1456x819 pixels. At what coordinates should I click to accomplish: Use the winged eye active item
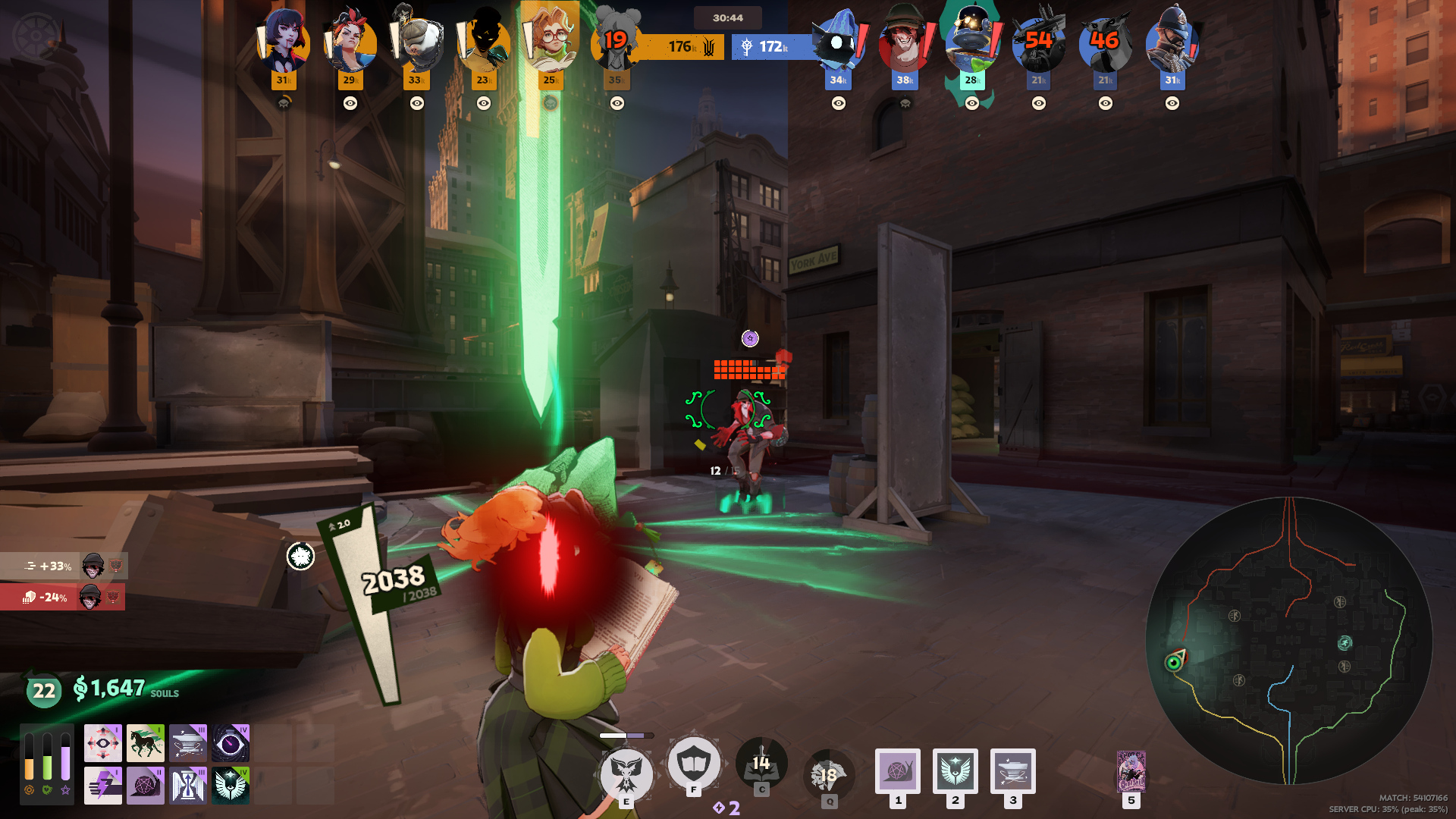955,771
